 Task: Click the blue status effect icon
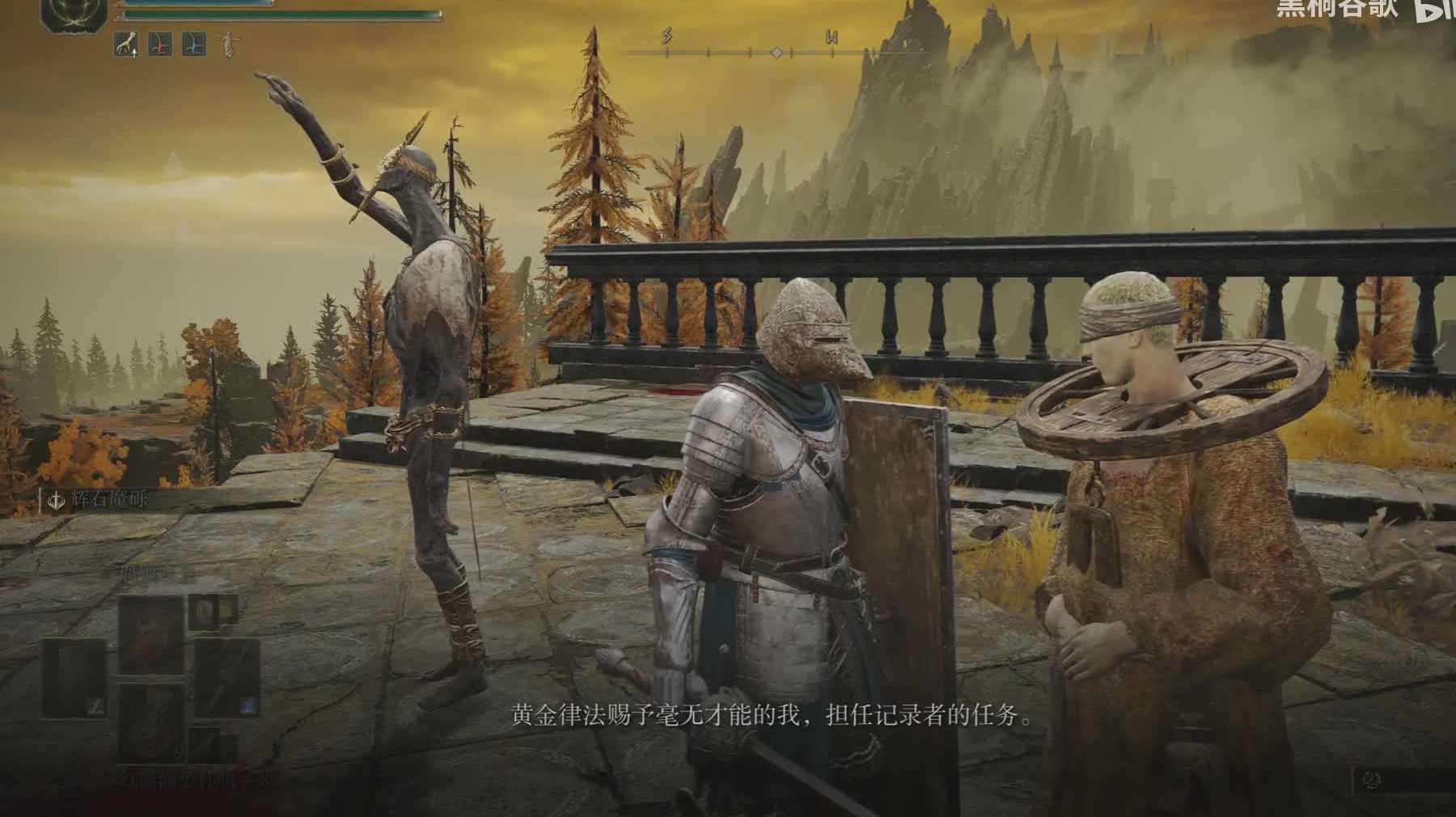193,44
